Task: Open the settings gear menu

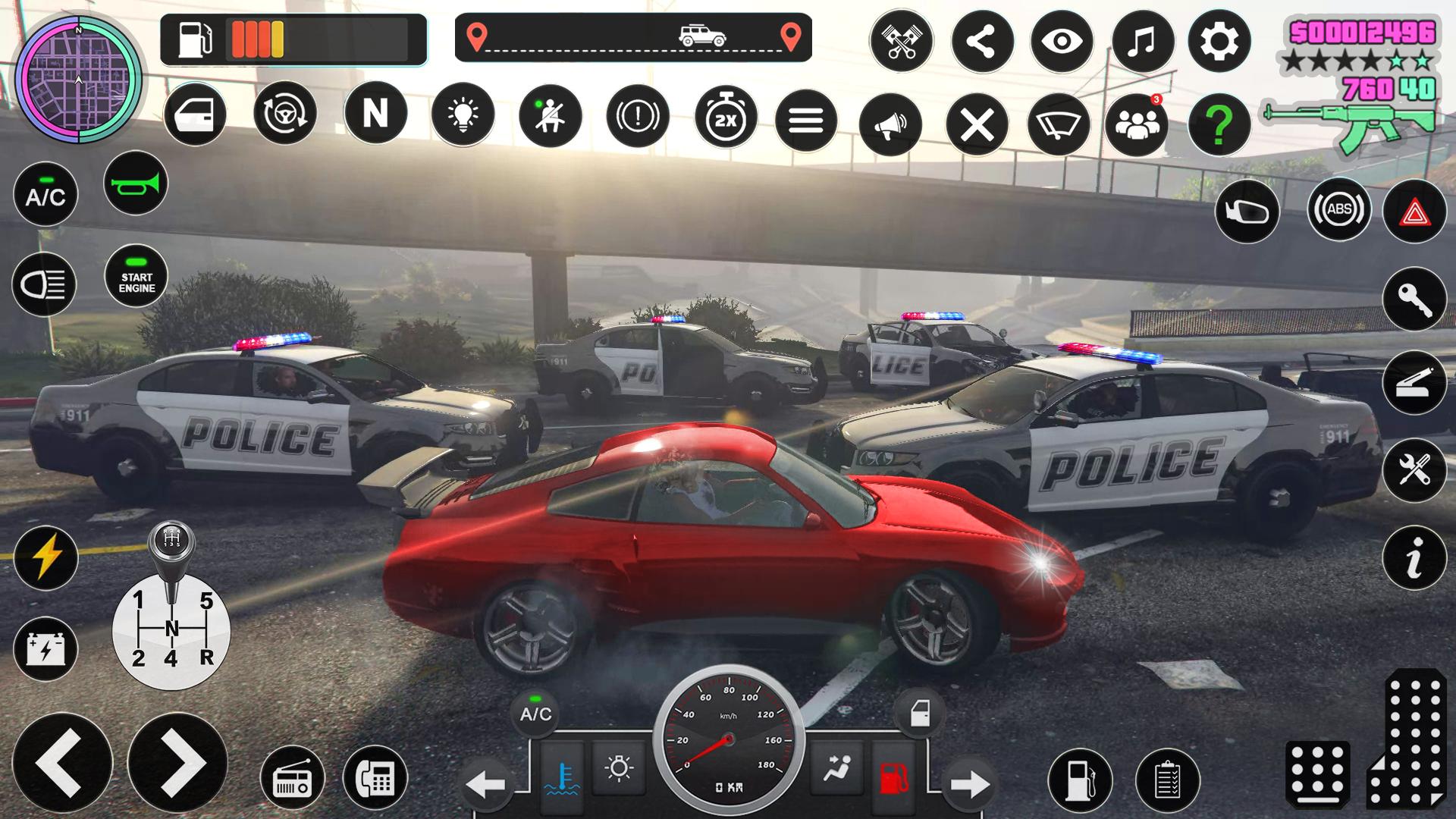Action: click(x=1219, y=42)
